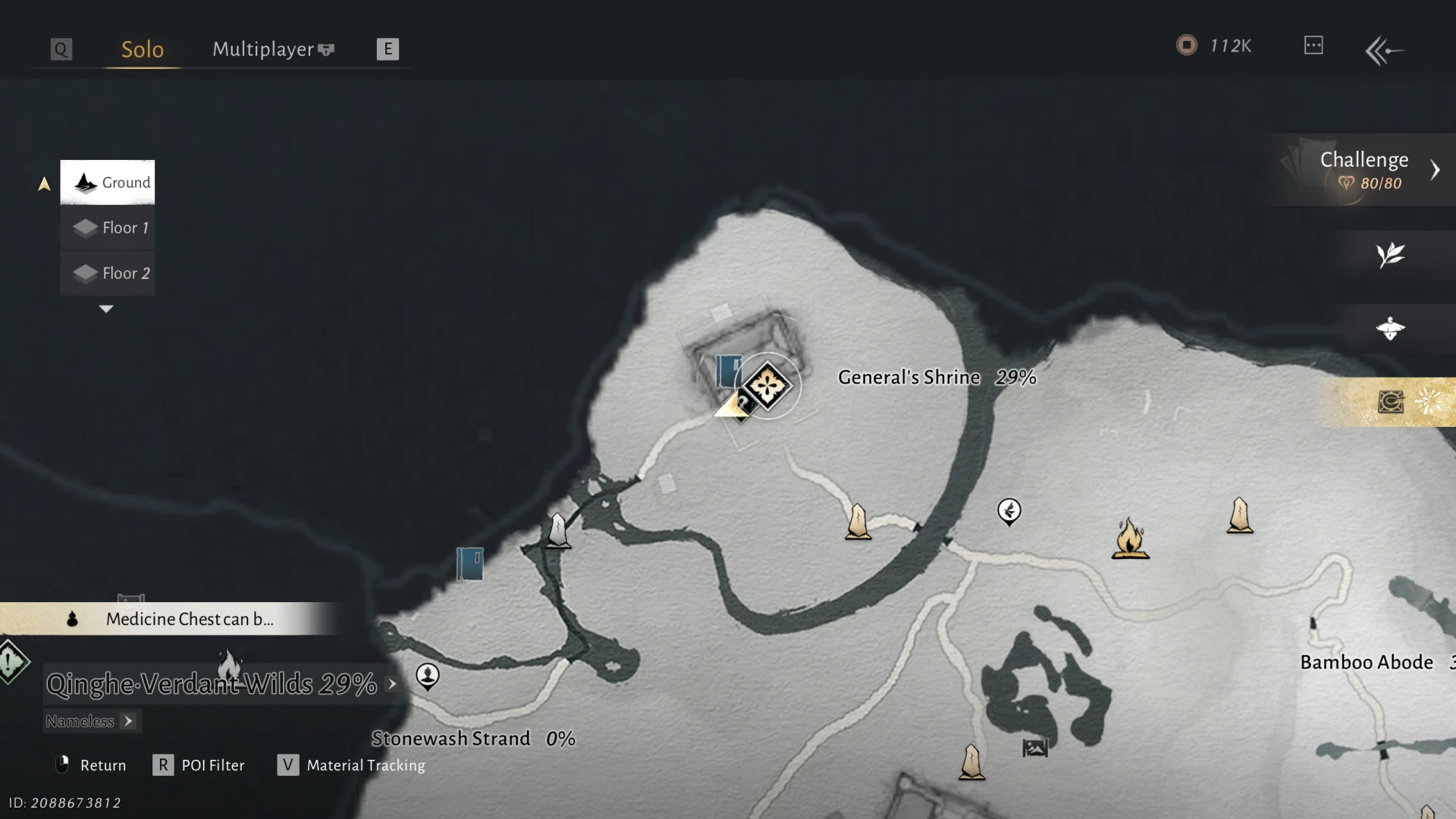Select the General's Shrine diamond map marker
Viewport: 1456px width, 819px height.
767,386
